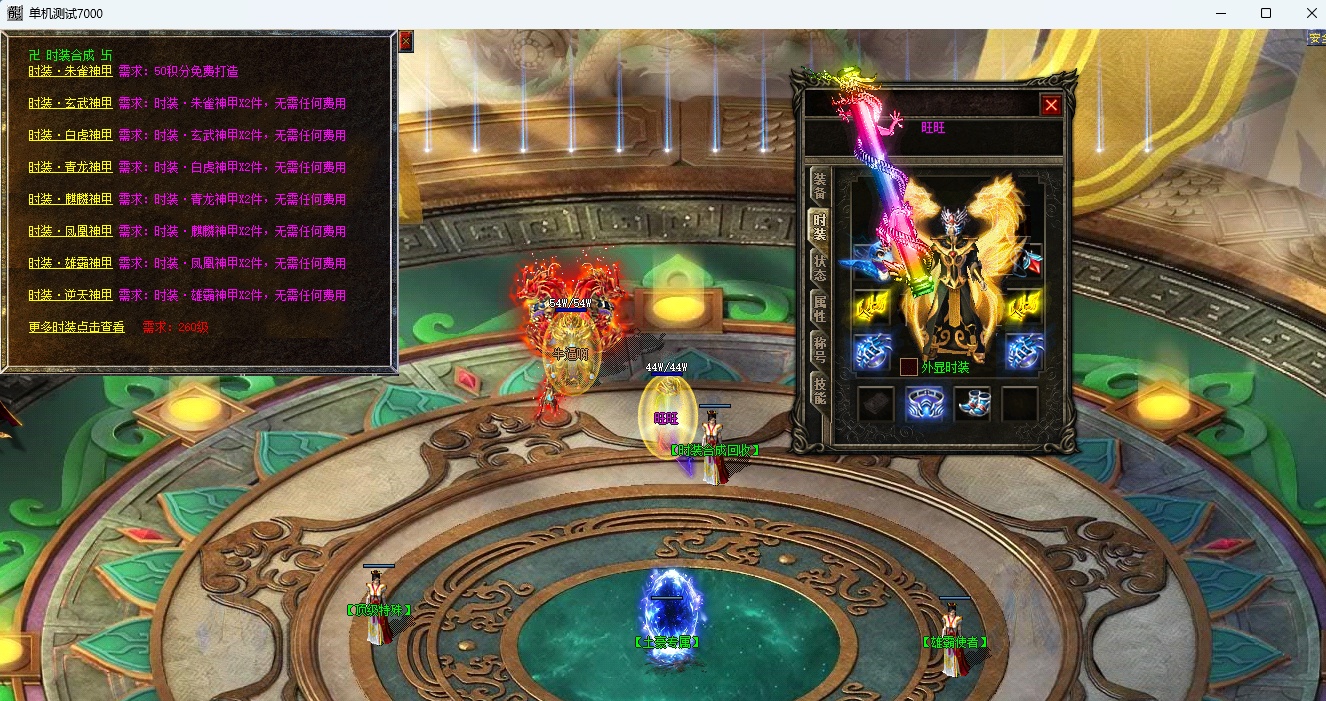Switch to the 属性 tab
Viewport: 1326px width, 701px height.
coord(819,308)
